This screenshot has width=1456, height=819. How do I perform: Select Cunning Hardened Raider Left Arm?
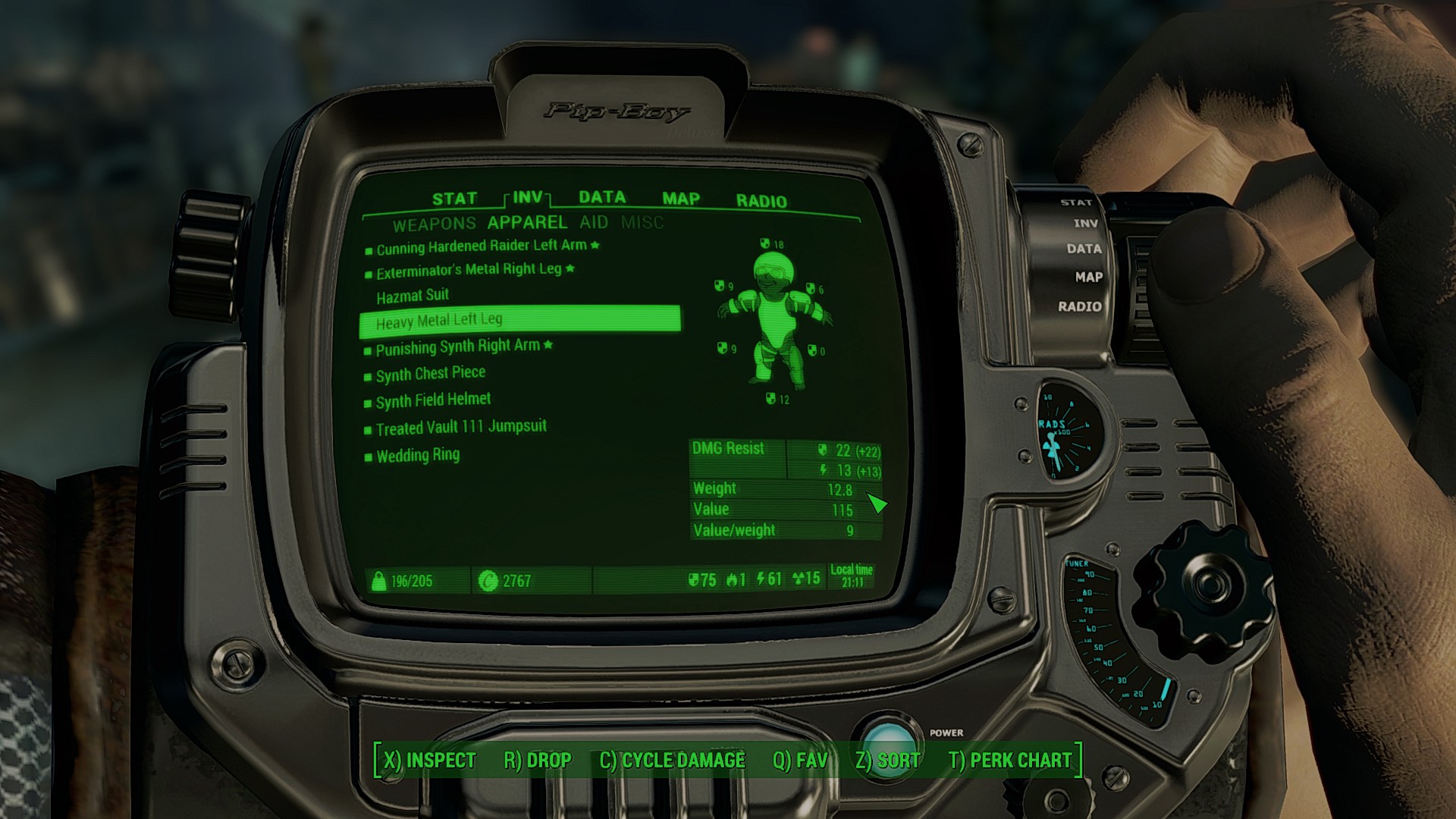[482, 246]
